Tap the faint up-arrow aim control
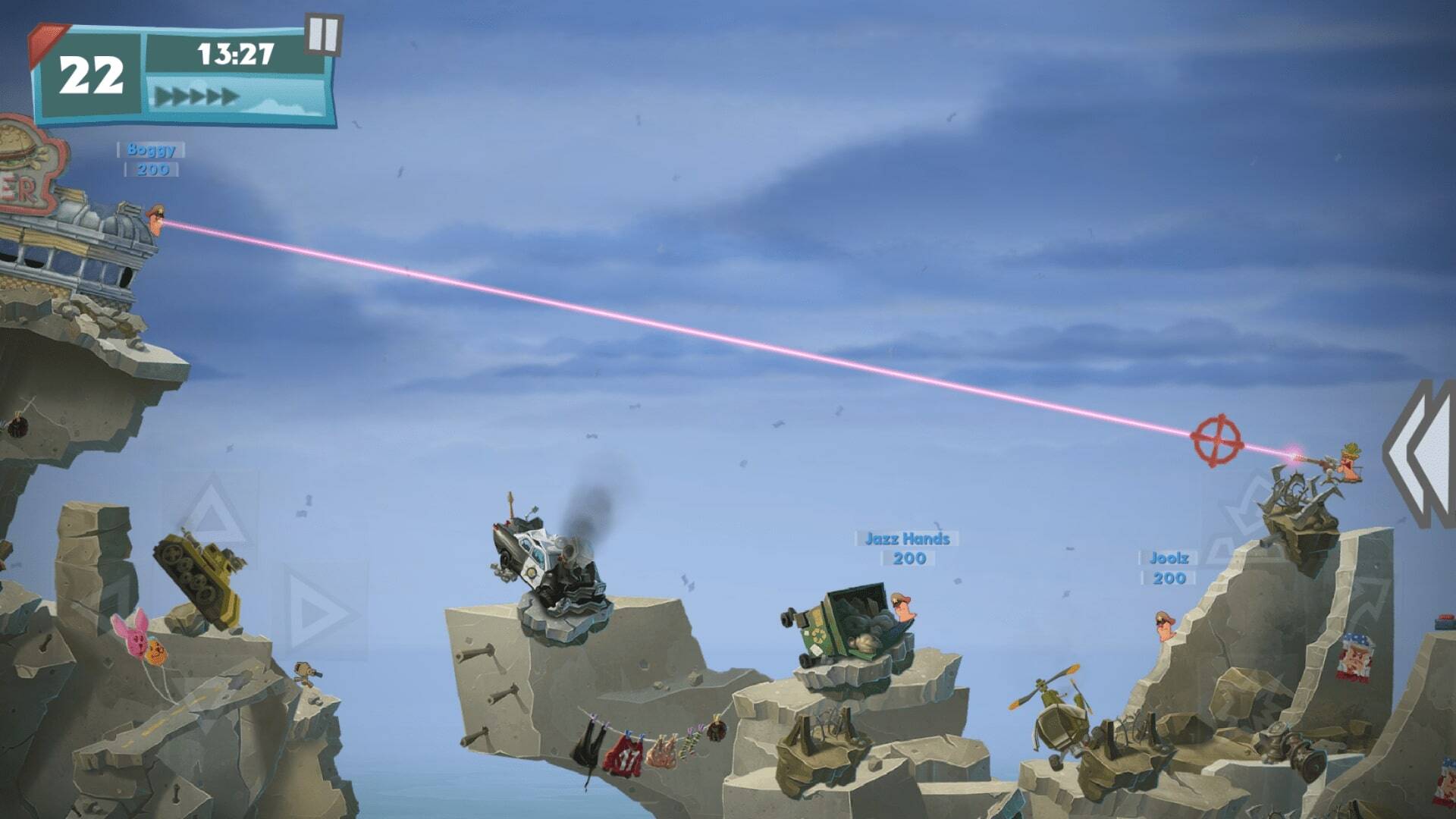 tap(212, 515)
